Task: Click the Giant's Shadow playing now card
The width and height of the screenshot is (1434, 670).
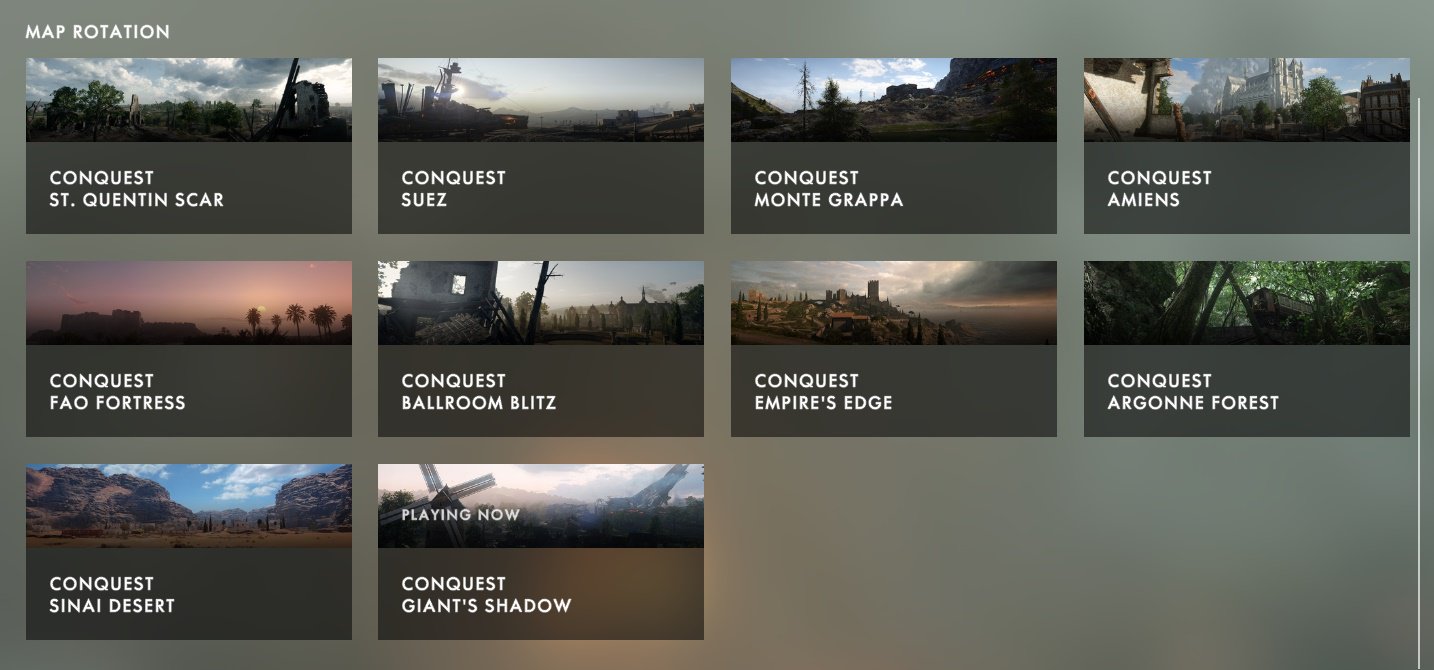Action: coord(540,552)
